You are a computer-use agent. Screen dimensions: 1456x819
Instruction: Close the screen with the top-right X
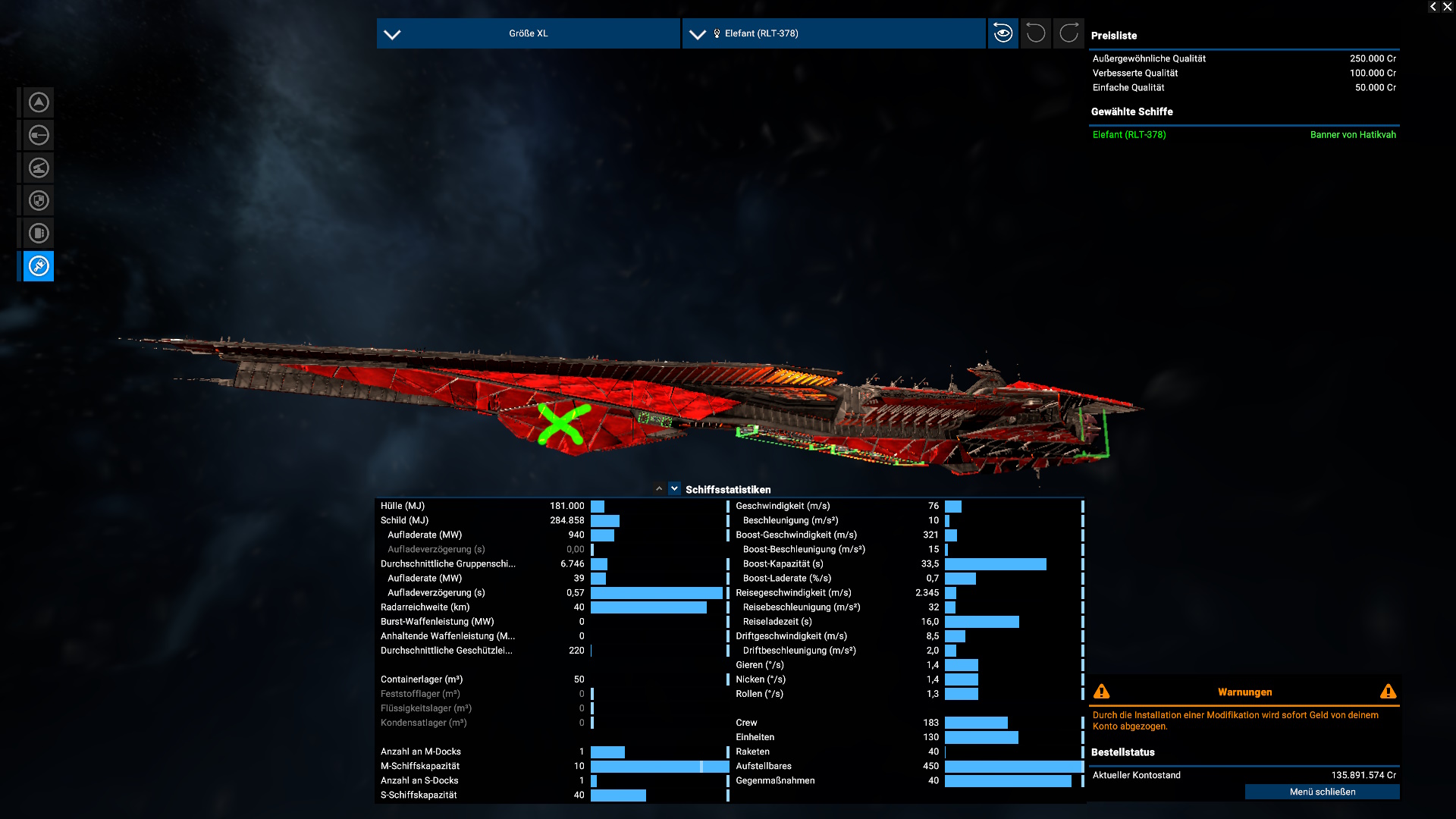point(1447,7)
